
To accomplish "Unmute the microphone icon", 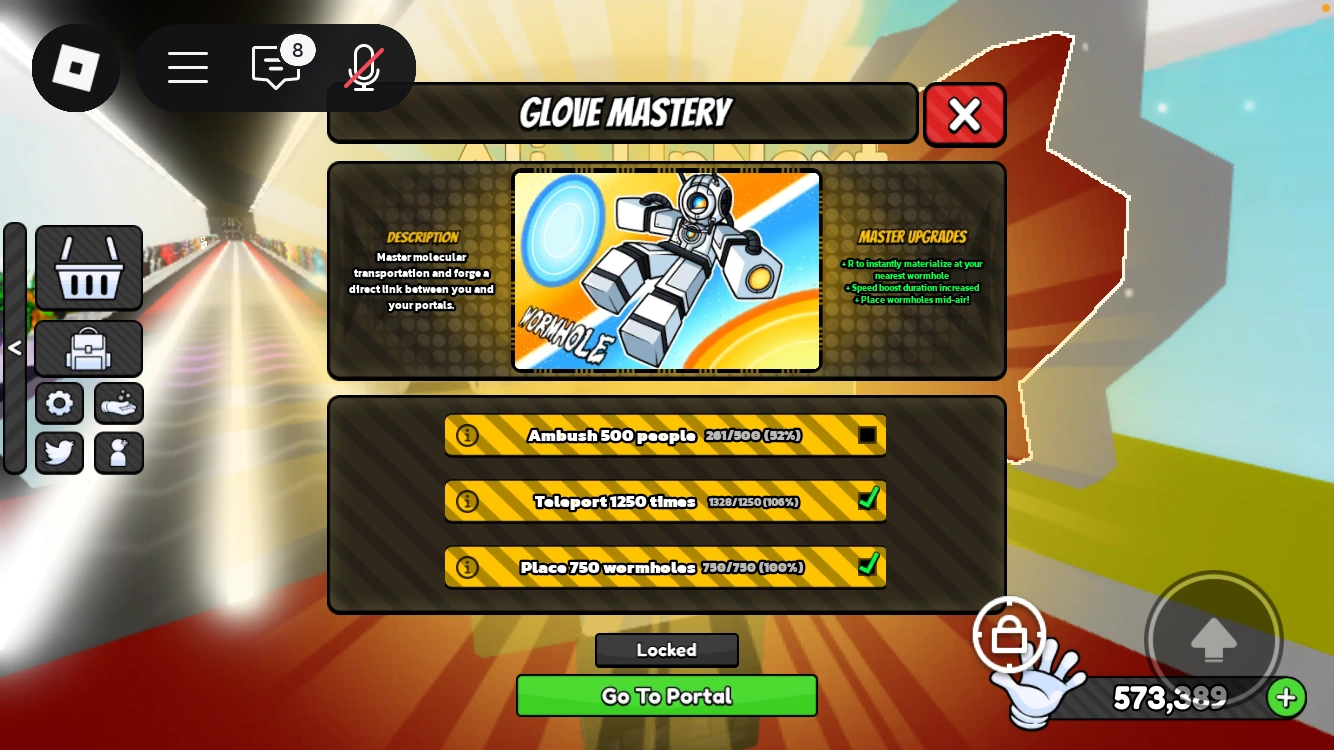I will click(x=362, y=67).
